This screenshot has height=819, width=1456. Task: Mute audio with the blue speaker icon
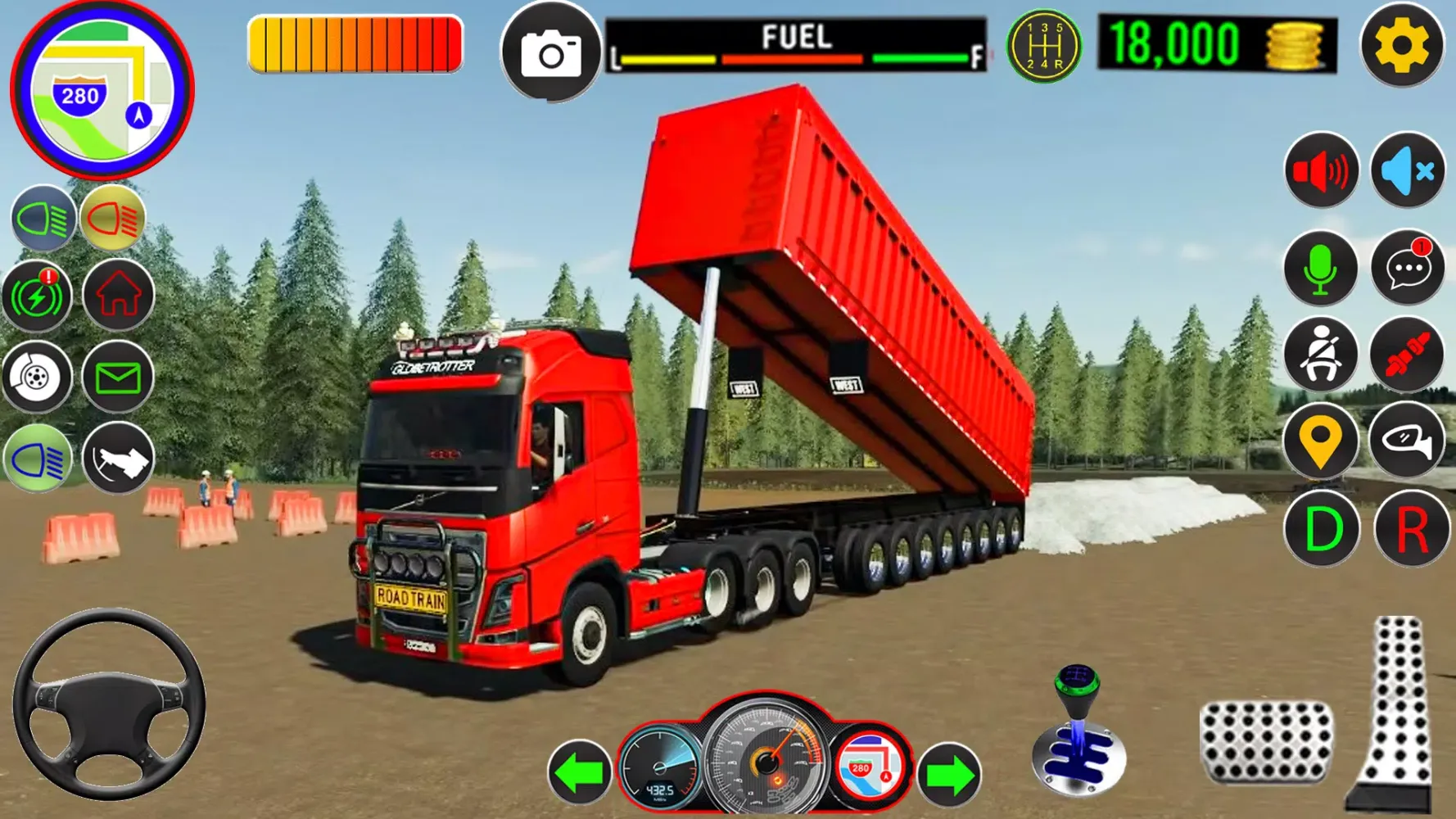point(1408,171)
